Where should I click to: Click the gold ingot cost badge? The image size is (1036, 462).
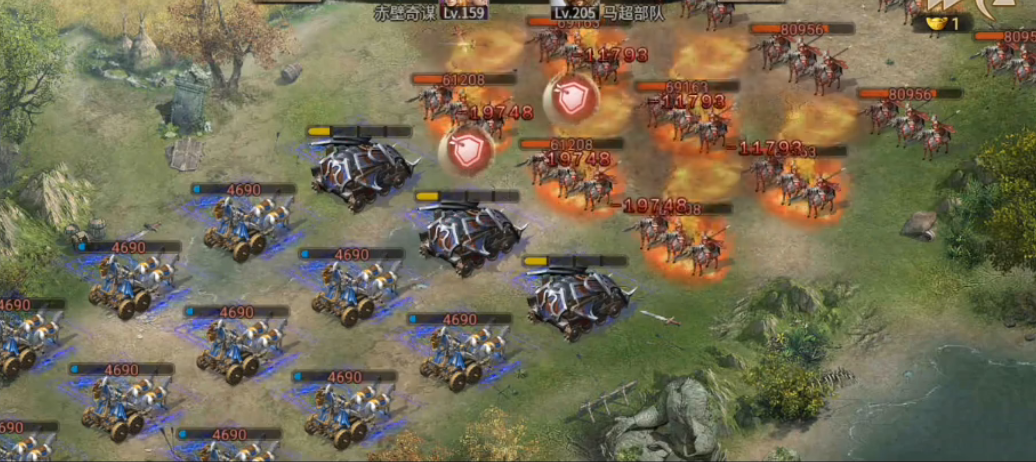point(942,23)
